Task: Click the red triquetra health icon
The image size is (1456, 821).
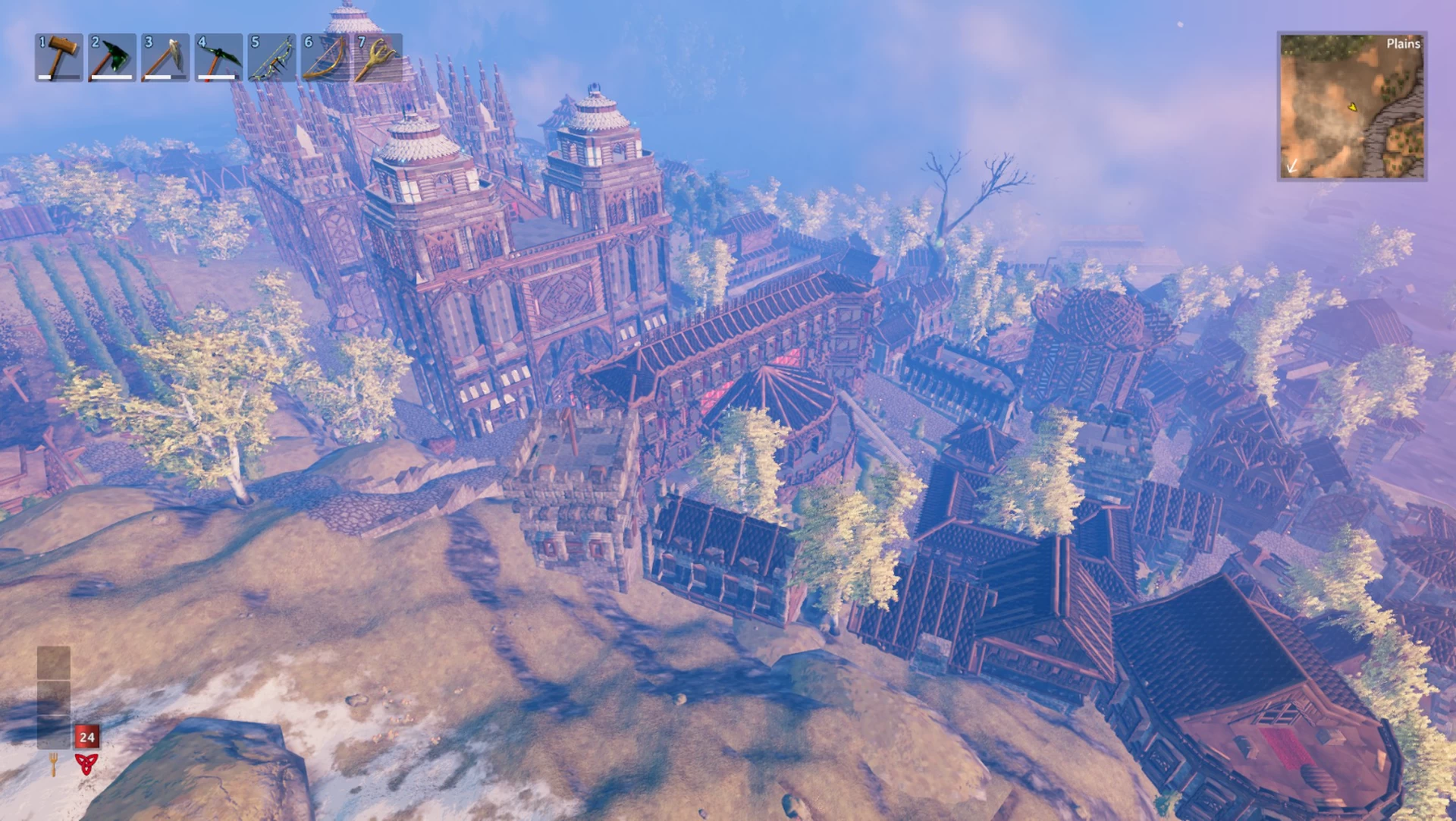Action: (x=86, y=763)
